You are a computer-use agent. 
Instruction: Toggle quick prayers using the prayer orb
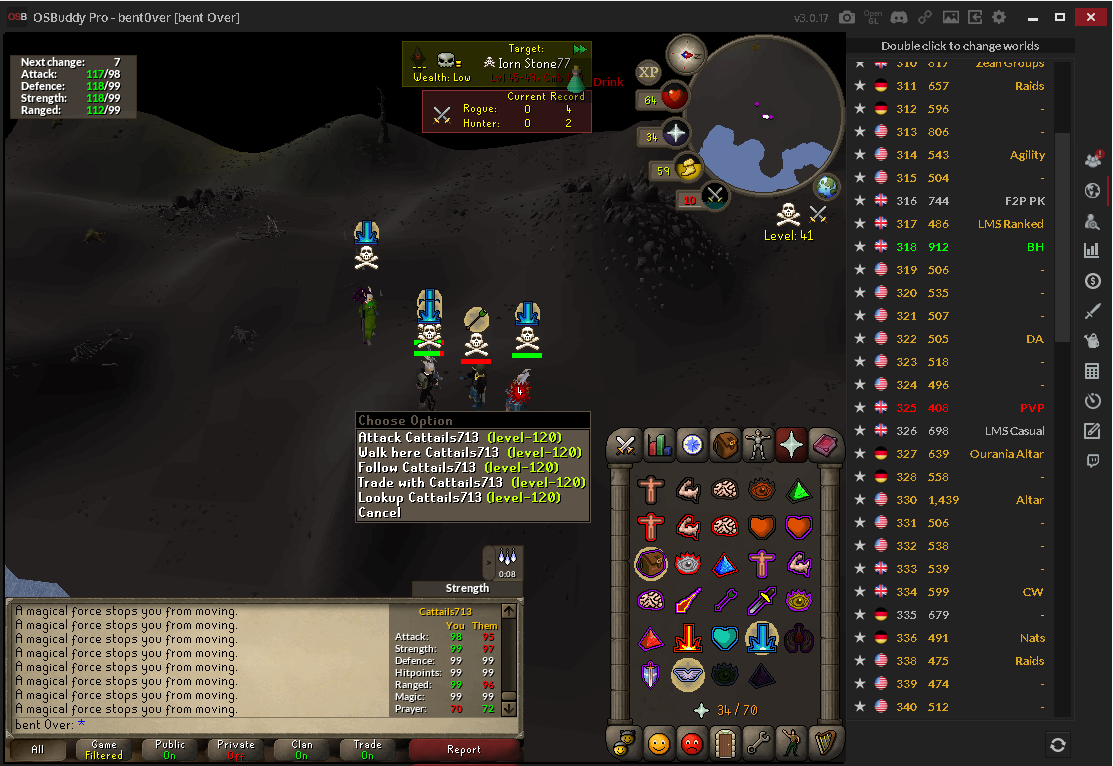click(675, 134)
